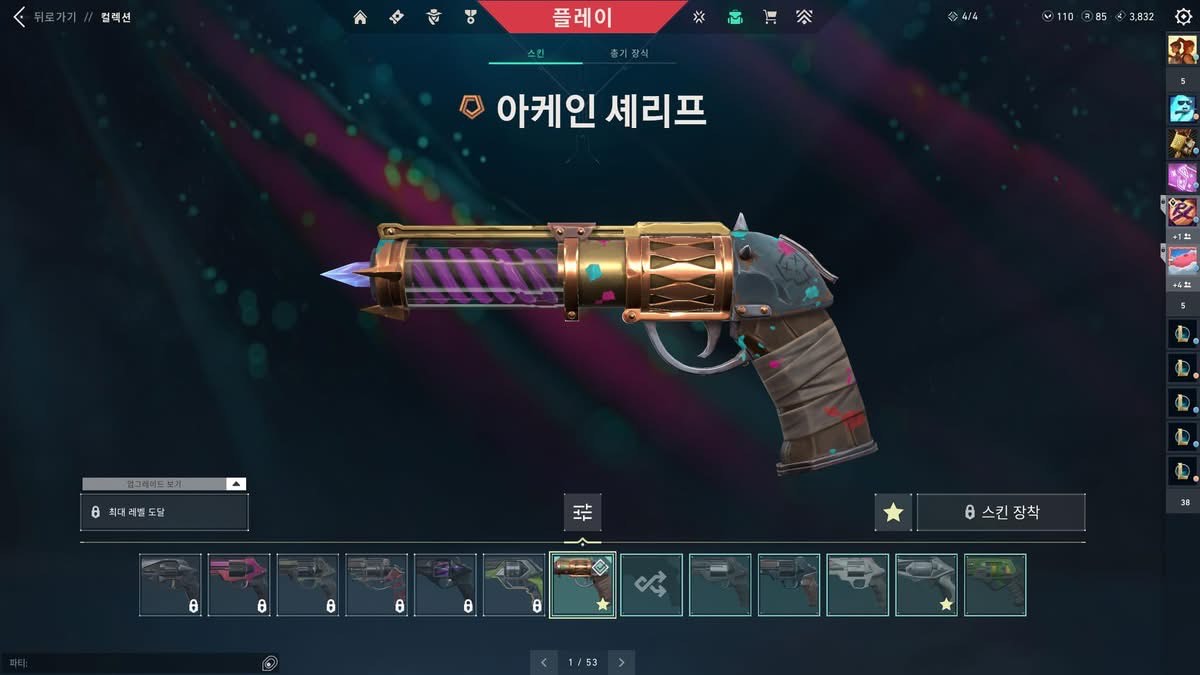Click the 파티 chat input field

coord(130,663)
